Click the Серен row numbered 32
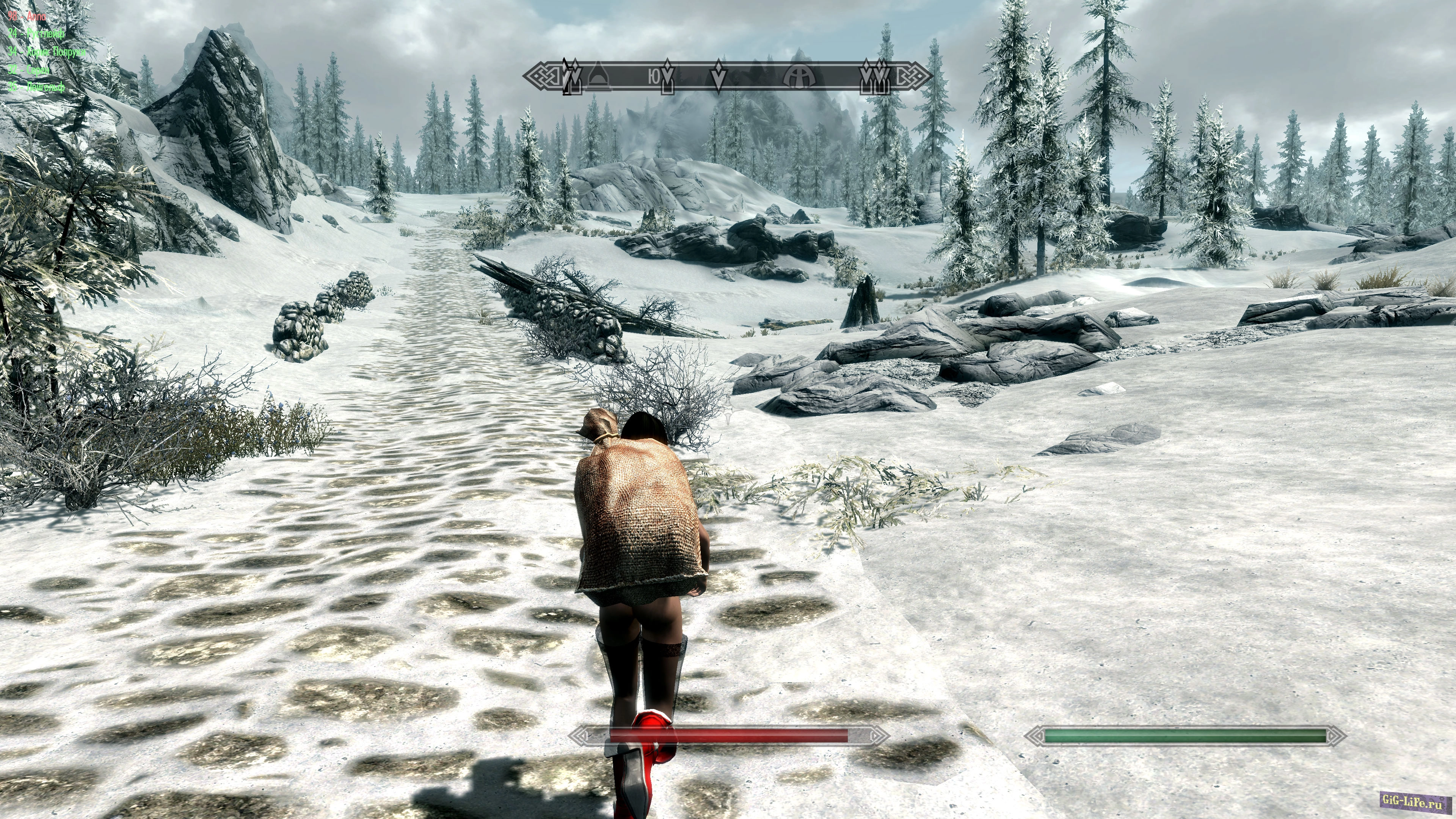1456x819 pixels. [29, 69]
